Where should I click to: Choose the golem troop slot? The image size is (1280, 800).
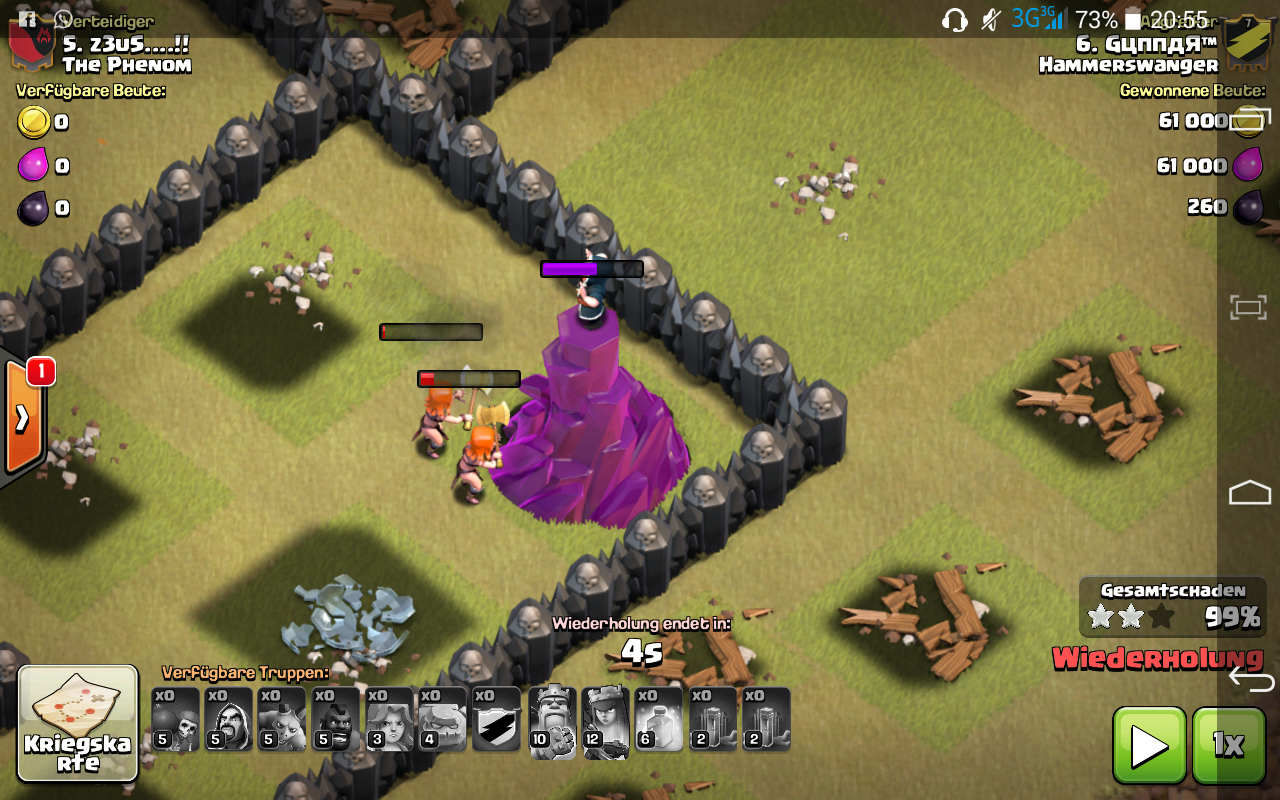click(x=443, y=719)
